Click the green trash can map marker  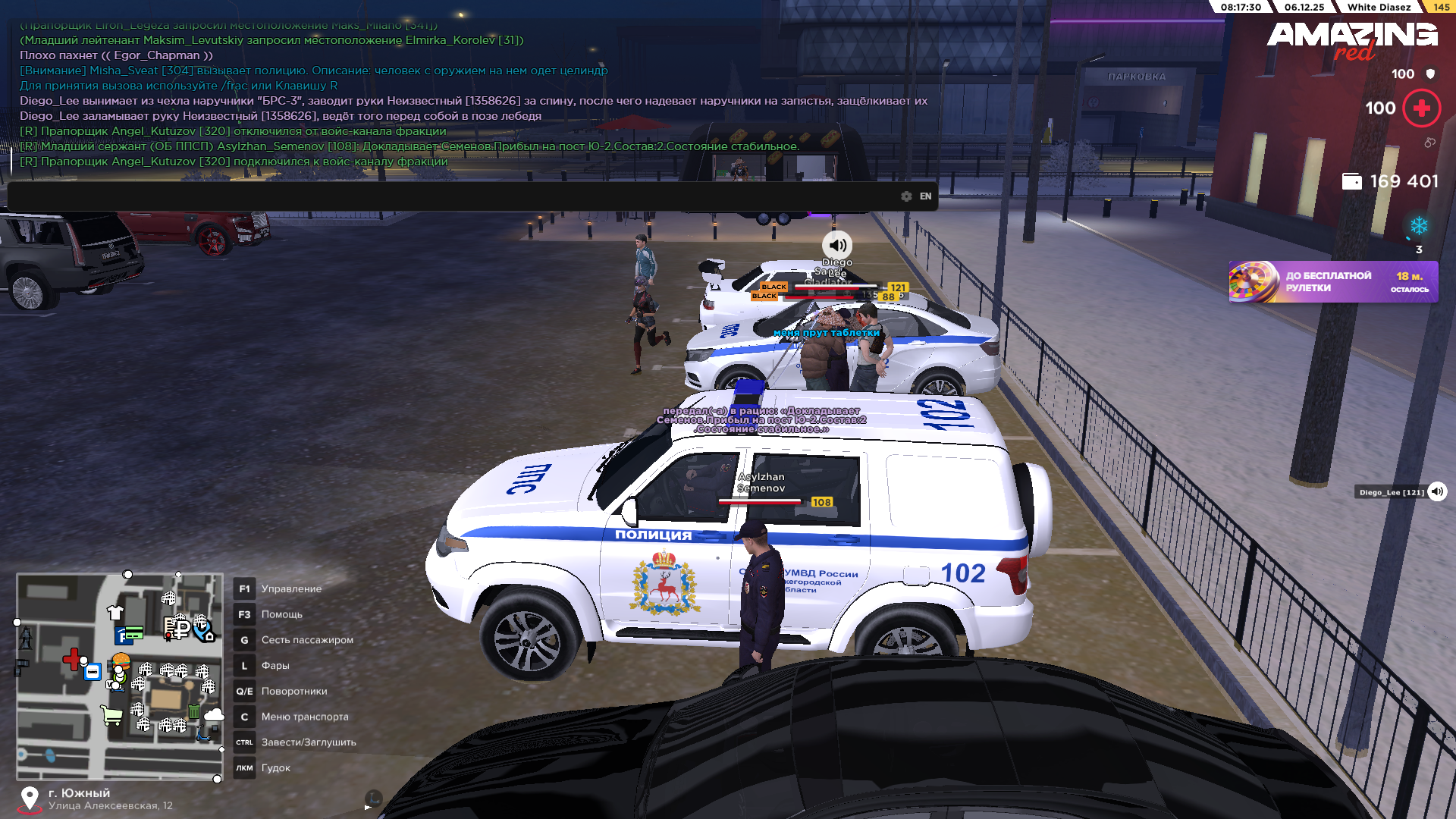[x=194, y=712]
